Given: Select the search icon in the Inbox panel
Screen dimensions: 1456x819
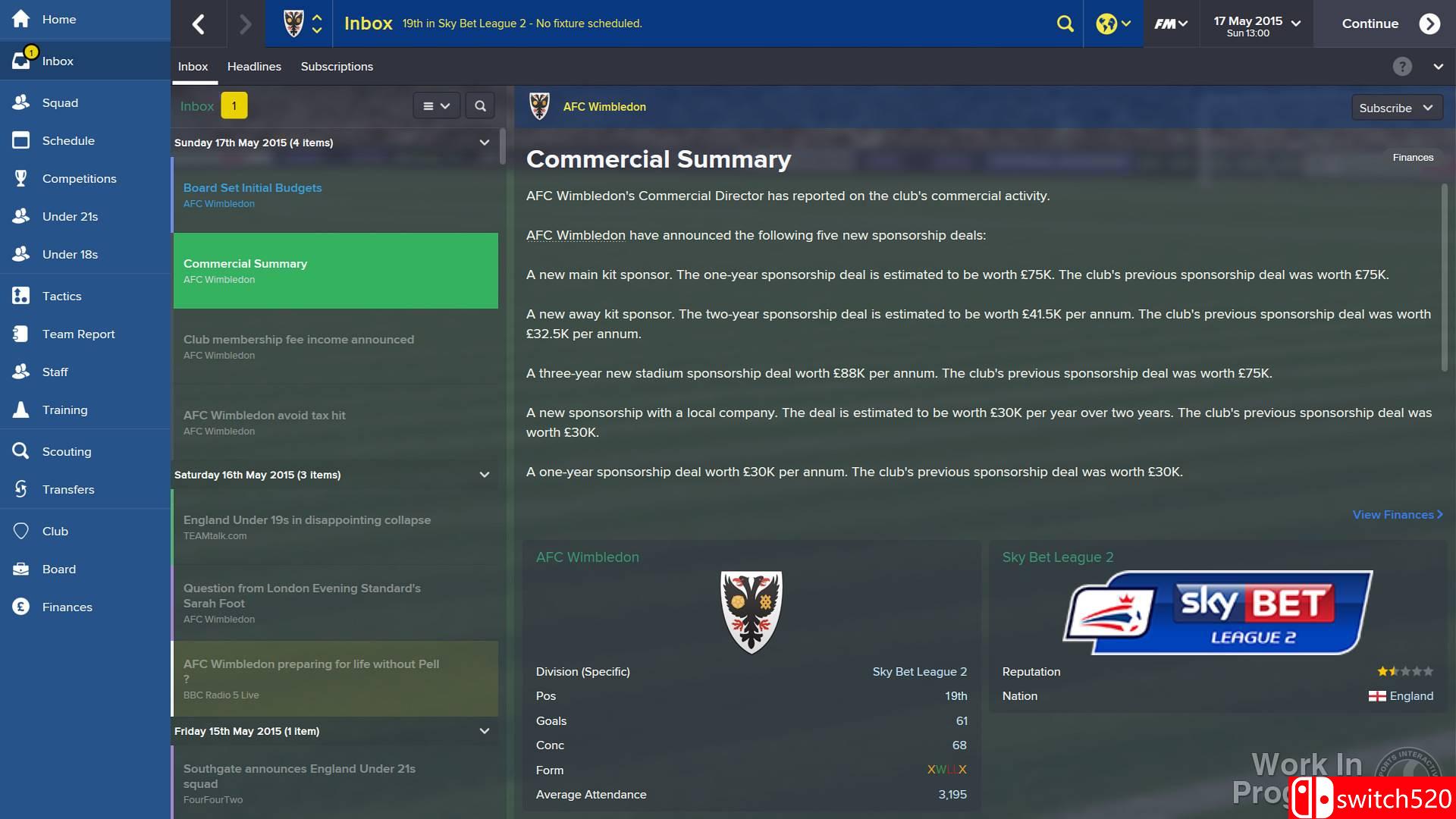Looking at the screenshot, I should tap(479, 105).
